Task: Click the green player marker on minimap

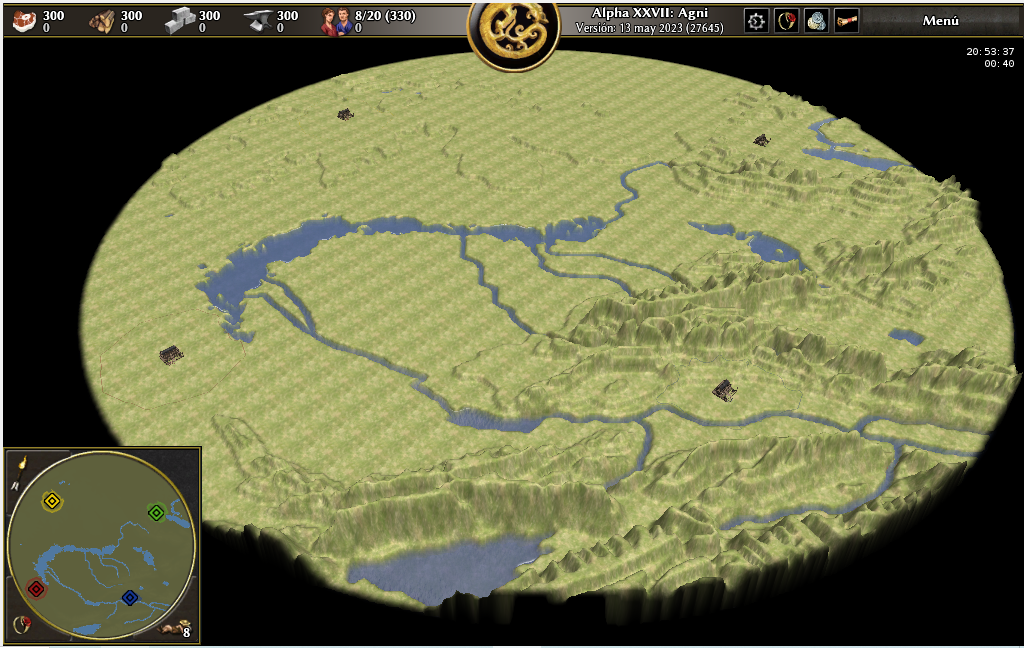Action: coord(156,512)
